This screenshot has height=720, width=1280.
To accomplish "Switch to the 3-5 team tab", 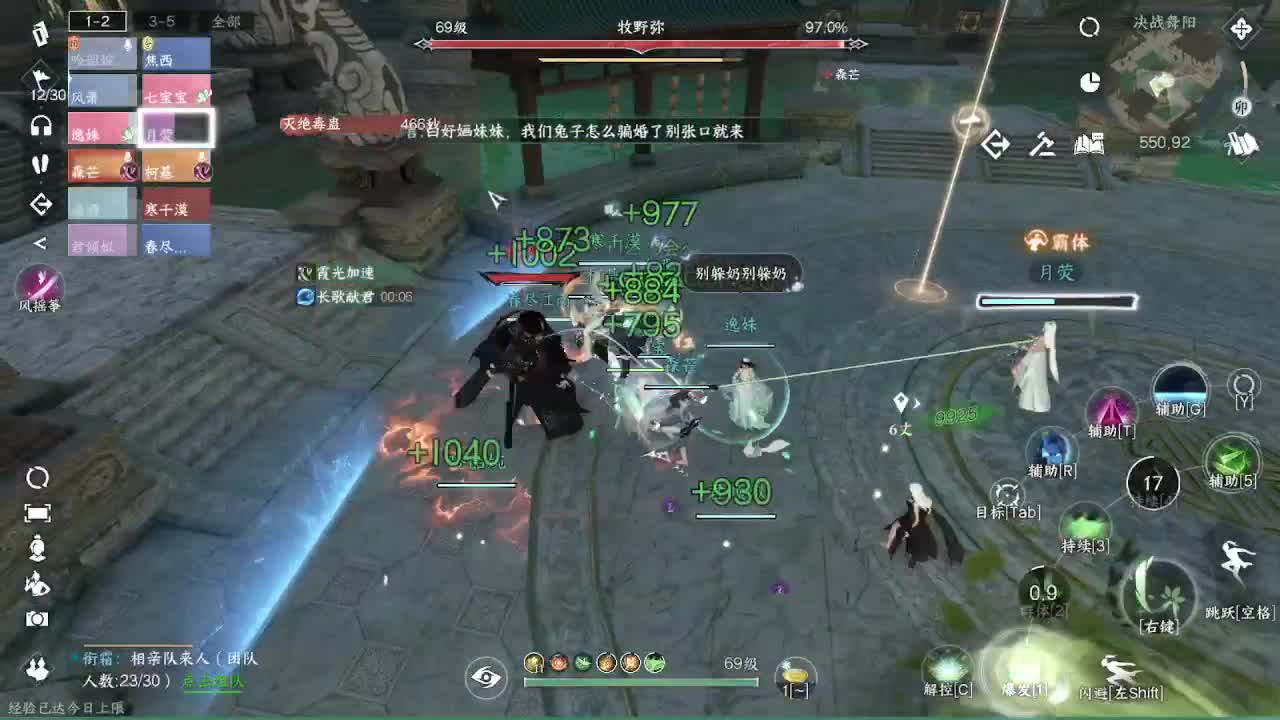I will [162, 21].
